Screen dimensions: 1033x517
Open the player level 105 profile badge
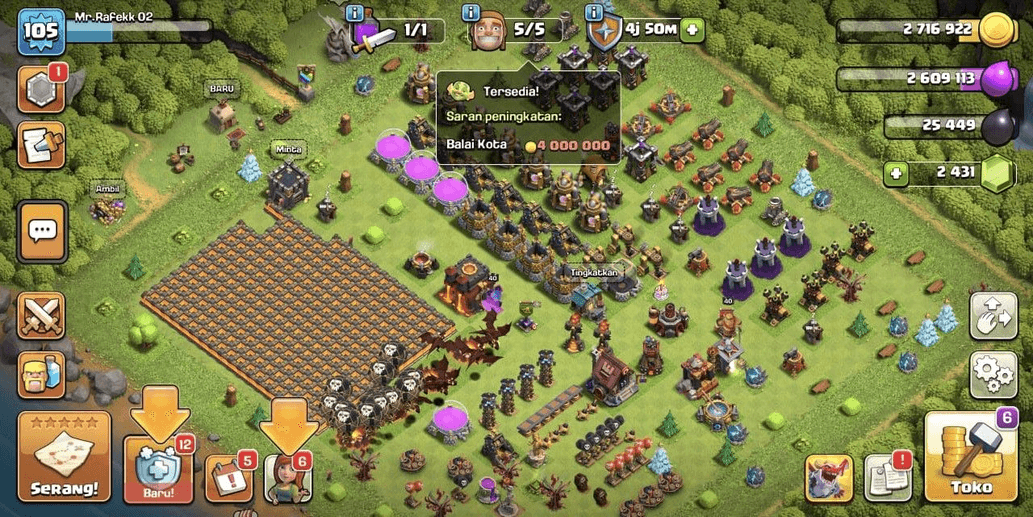(x=42, y=32)
